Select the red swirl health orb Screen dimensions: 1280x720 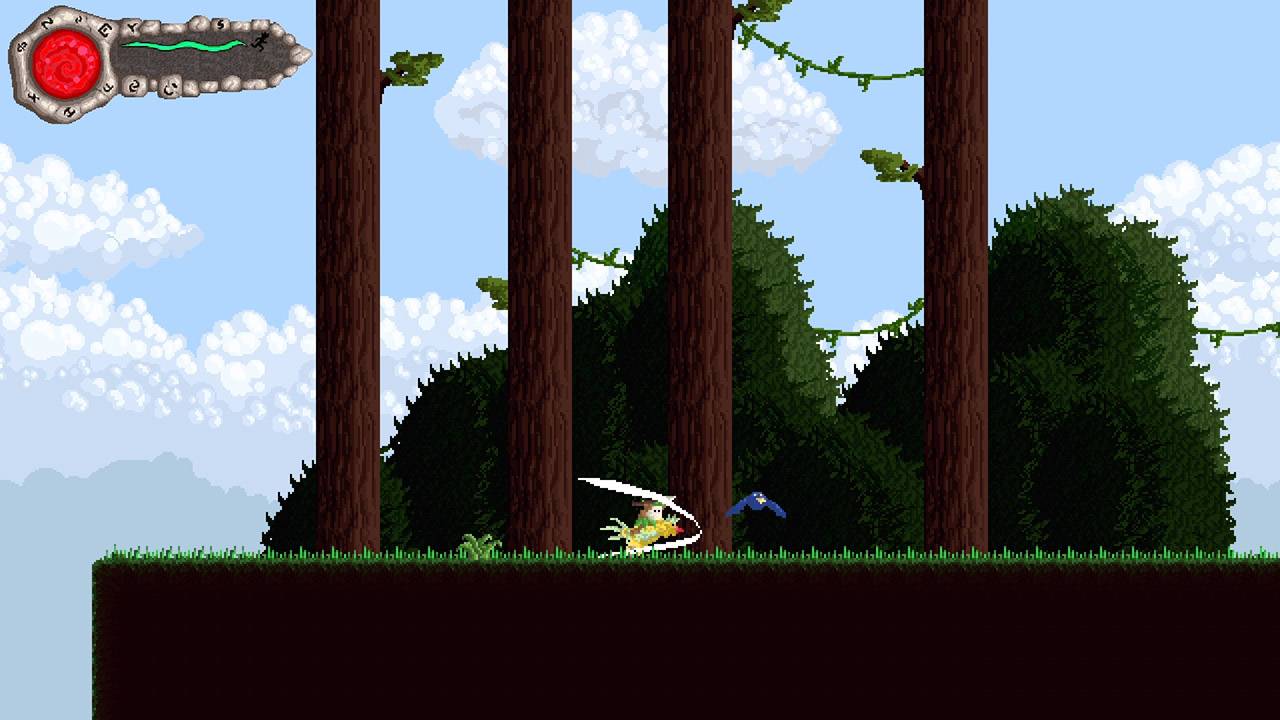pyautogui.click(x=65, y=62)
